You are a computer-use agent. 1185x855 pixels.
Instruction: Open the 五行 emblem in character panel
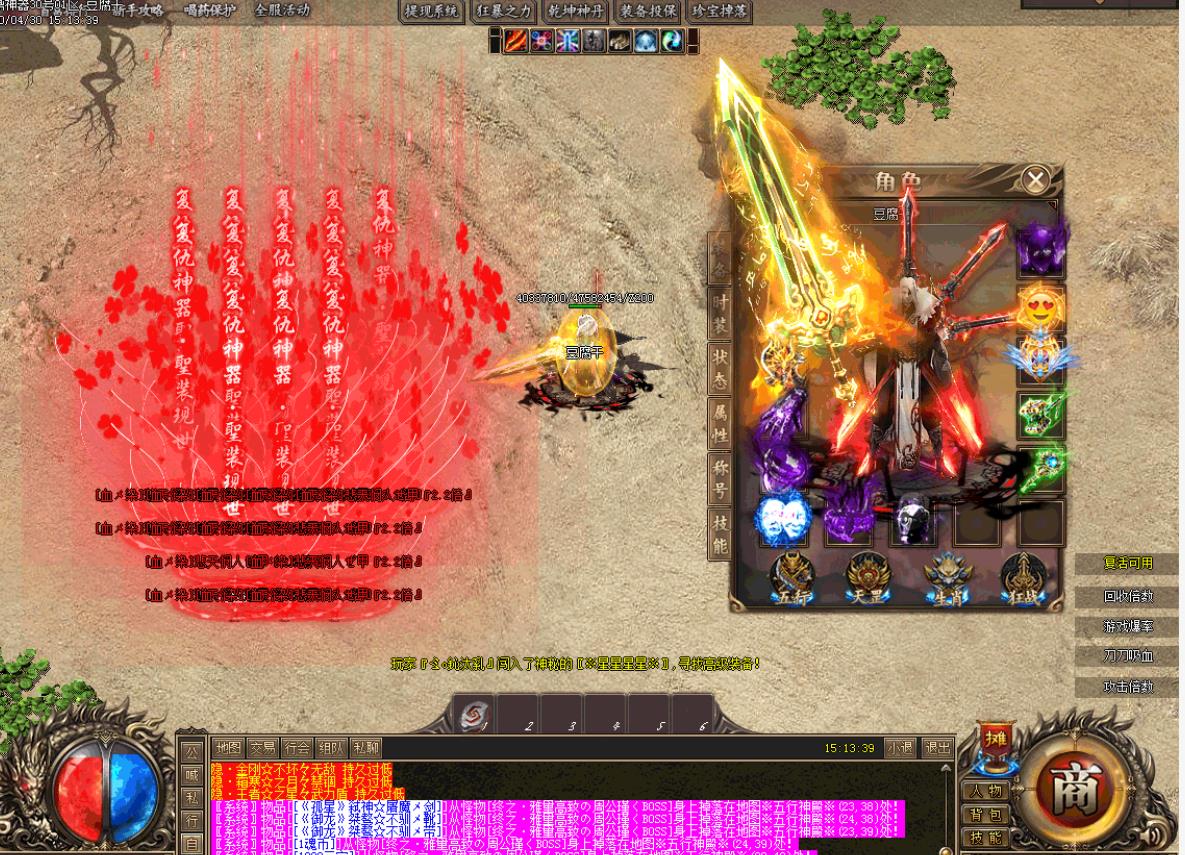pos(791,579)
